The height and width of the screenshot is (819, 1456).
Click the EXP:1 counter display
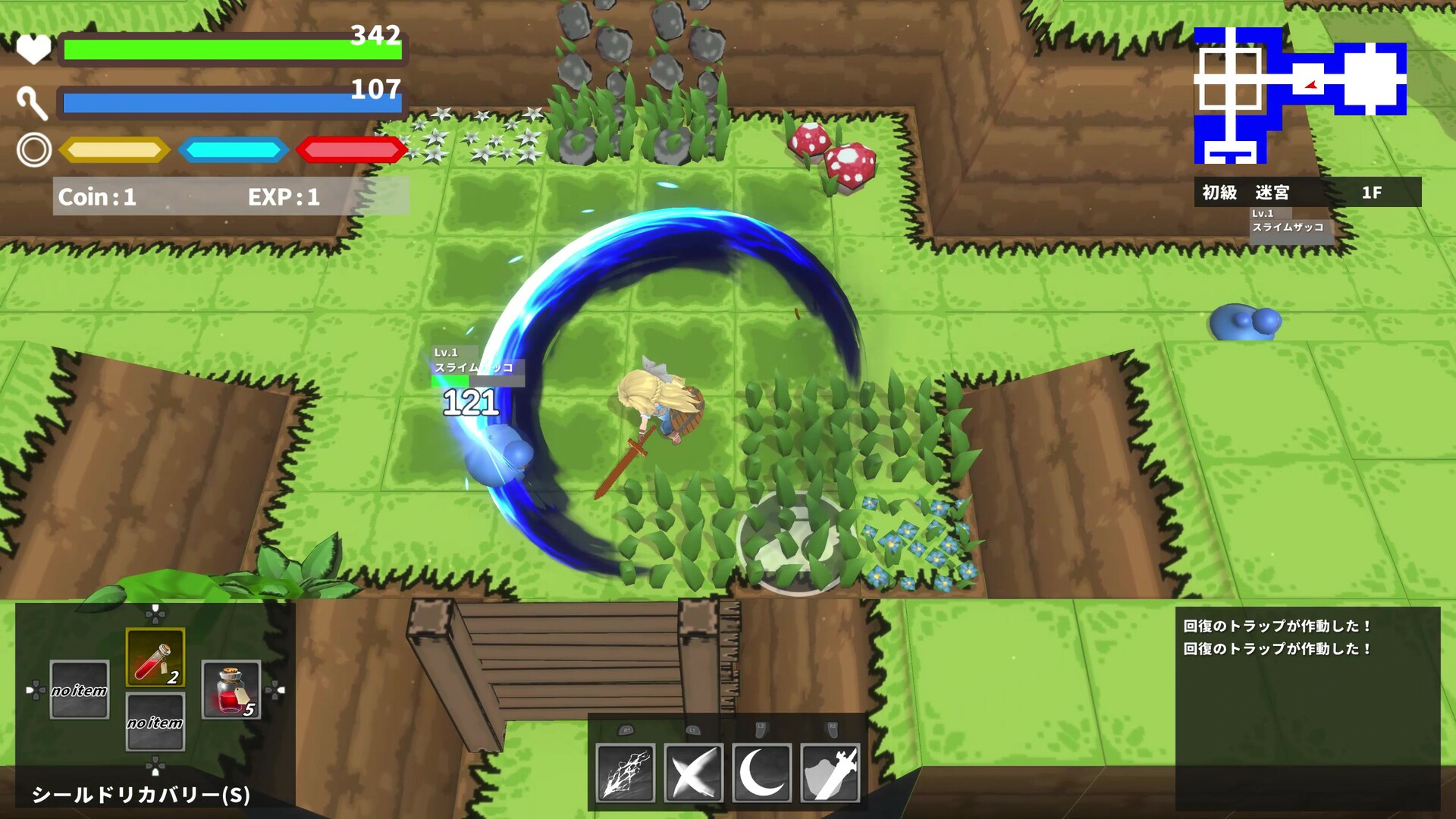click(x=284, y=198)
